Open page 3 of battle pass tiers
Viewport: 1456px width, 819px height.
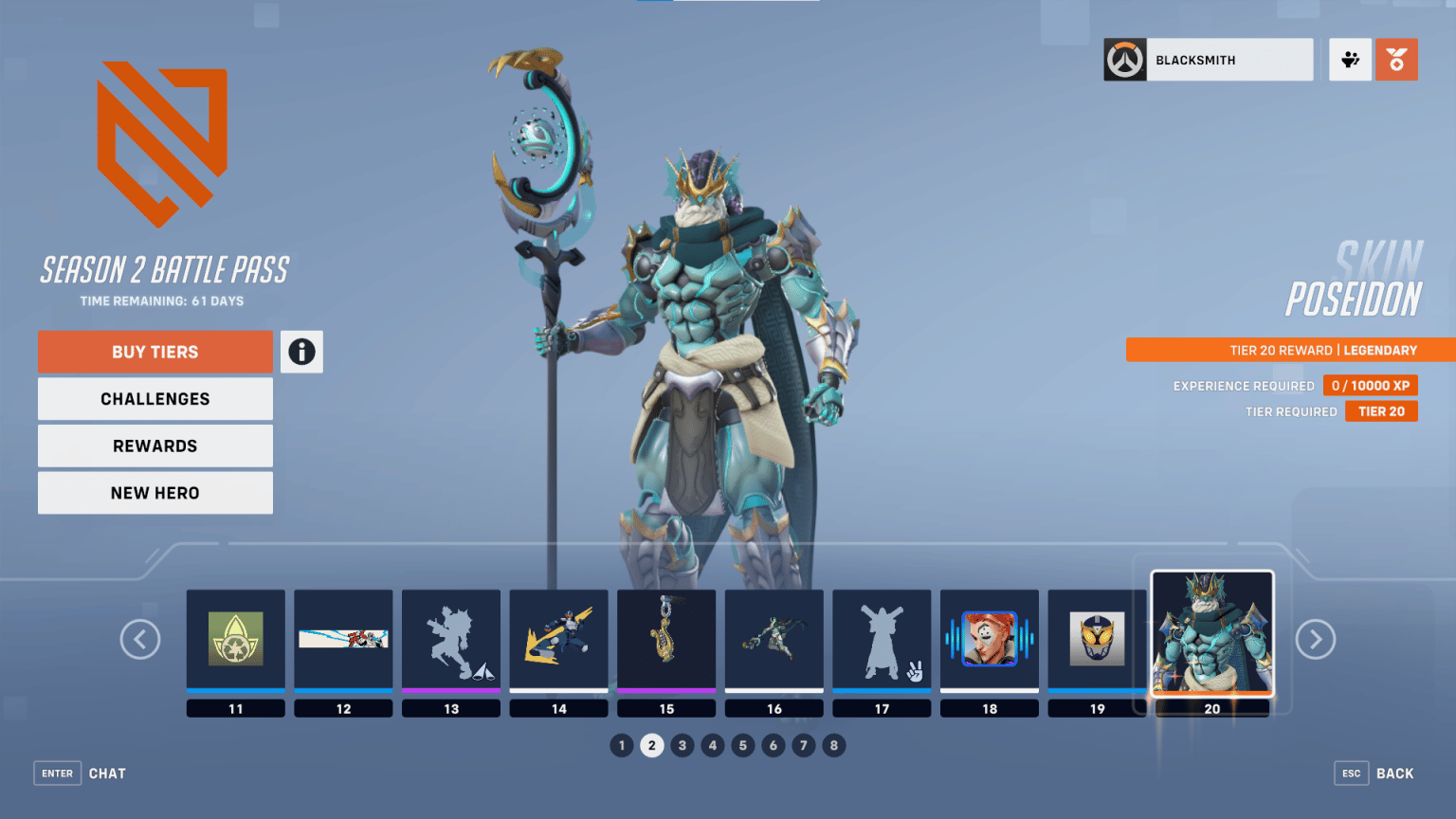[x=682, y=745]
